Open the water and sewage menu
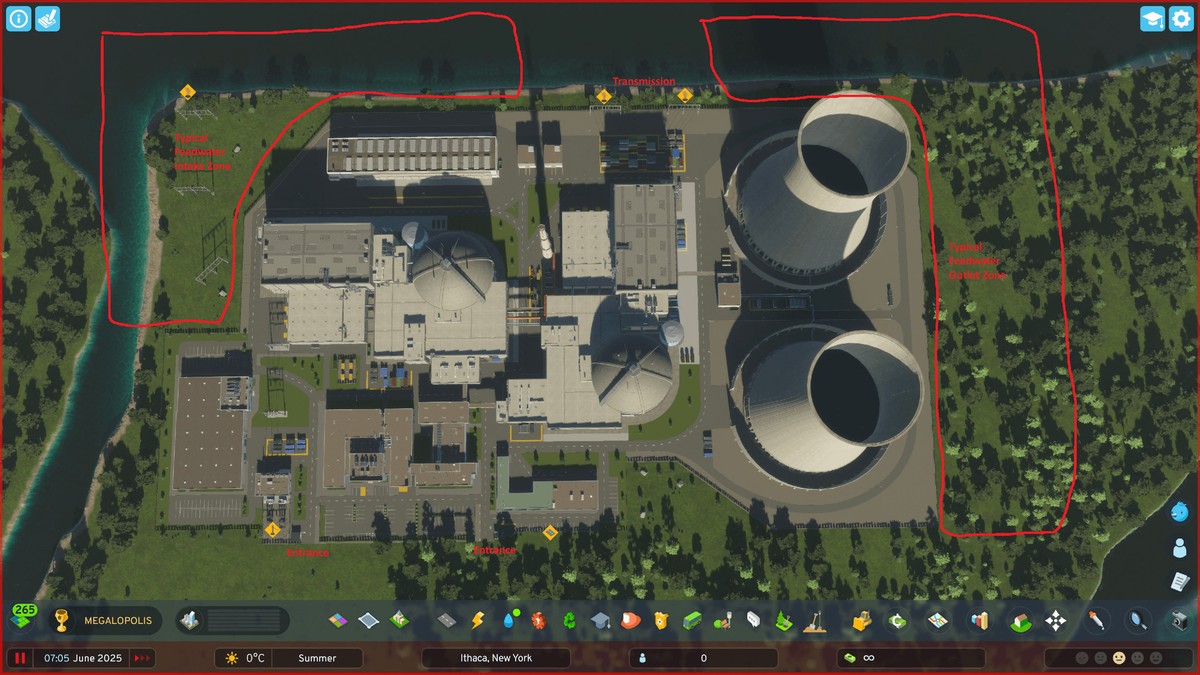 (x=509, y=621)
